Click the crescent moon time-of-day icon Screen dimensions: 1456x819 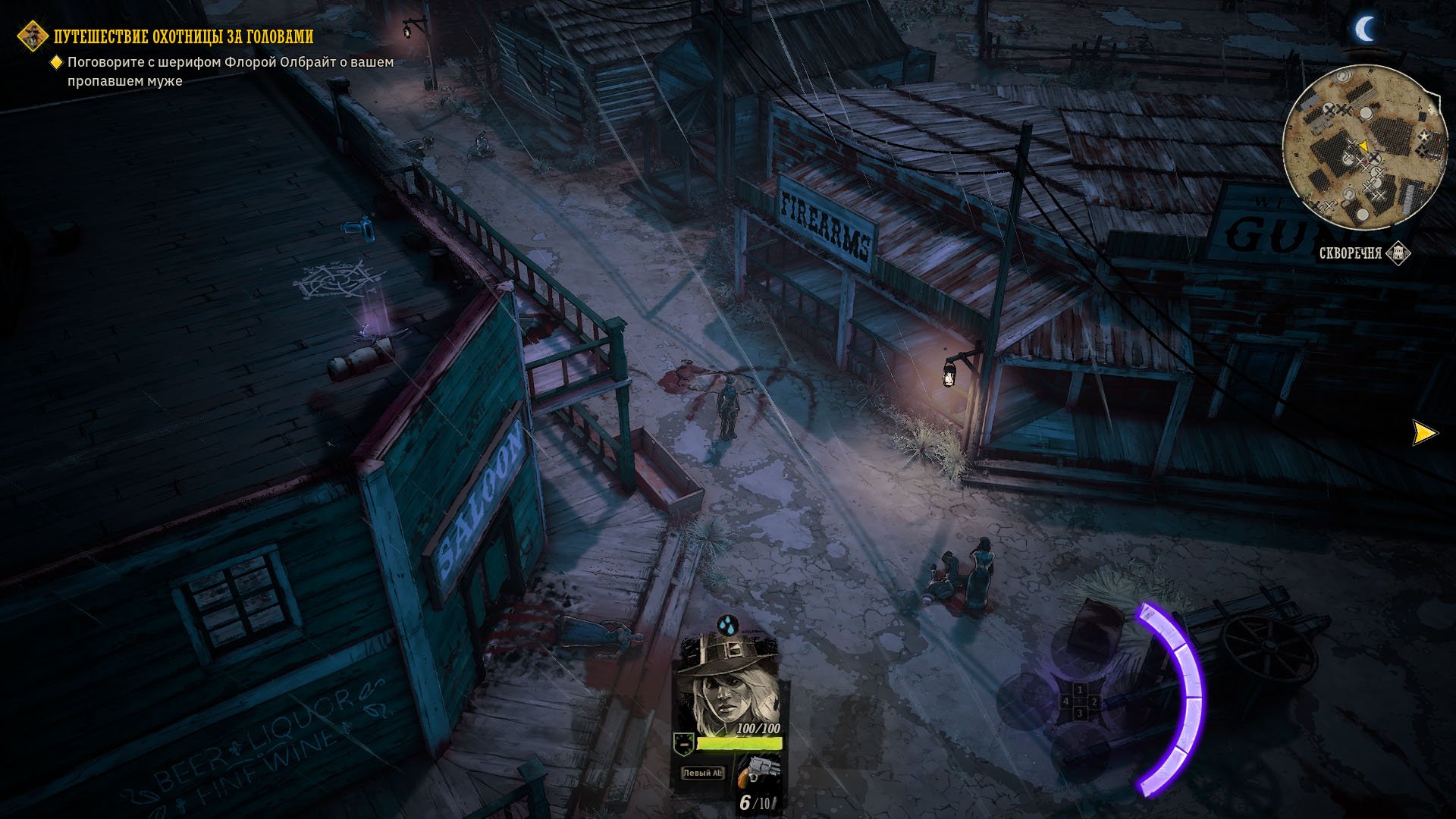tap(1365, 30)
